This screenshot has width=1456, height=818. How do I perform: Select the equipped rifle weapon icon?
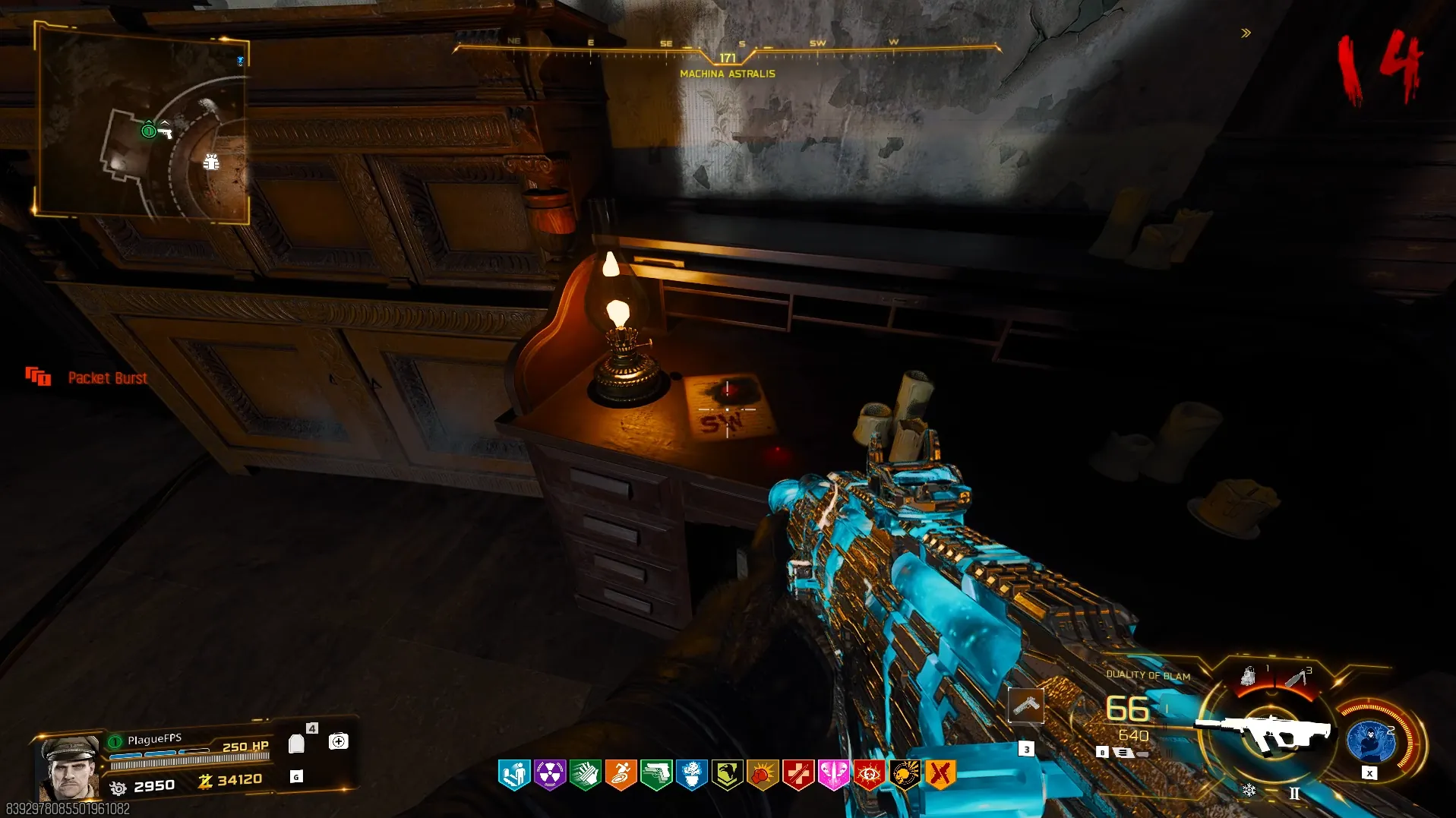click(x=1263, y=732)
